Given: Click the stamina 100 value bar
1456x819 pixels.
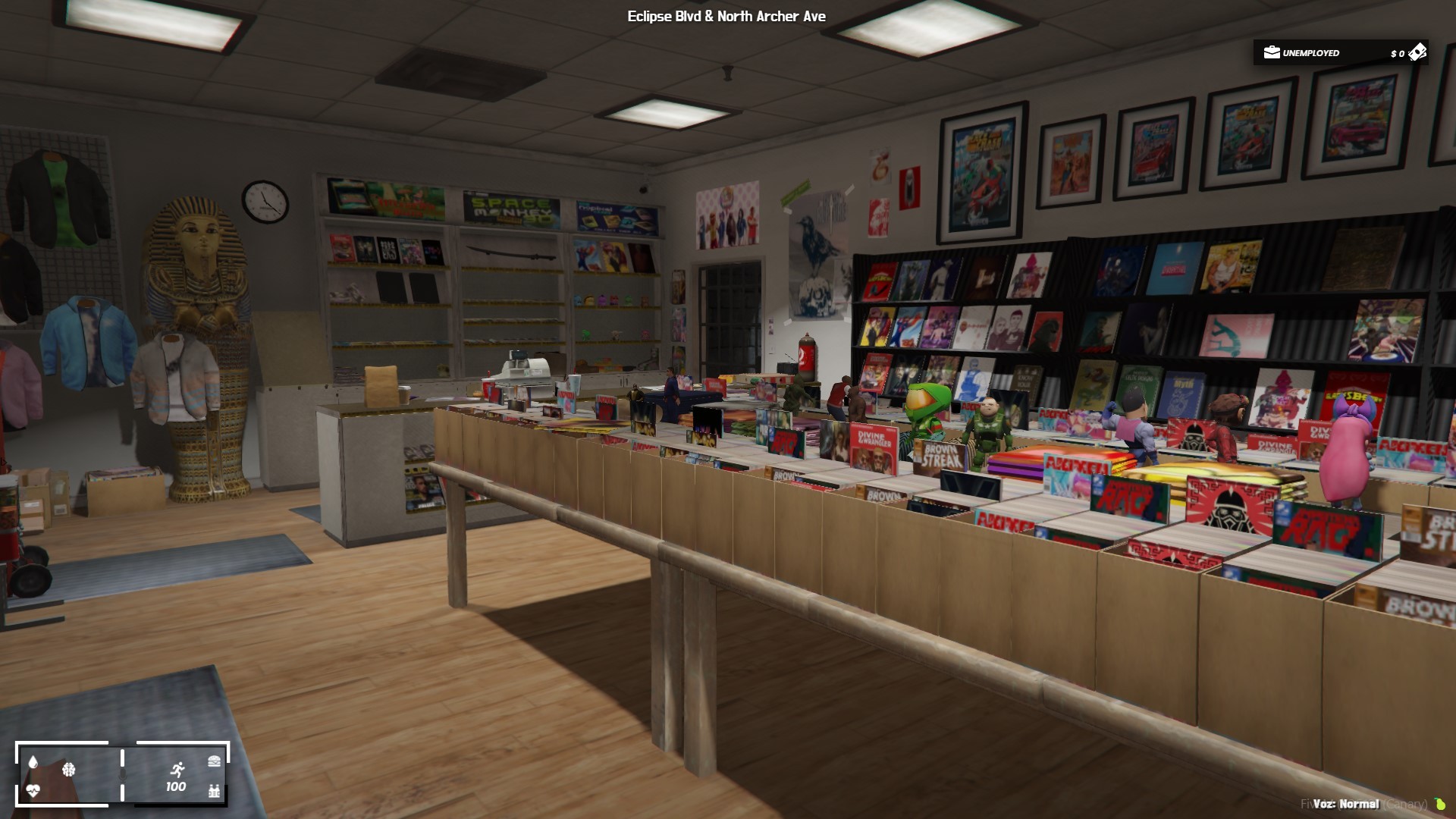Looking at the screenshot, I should [x=176, y=787].
